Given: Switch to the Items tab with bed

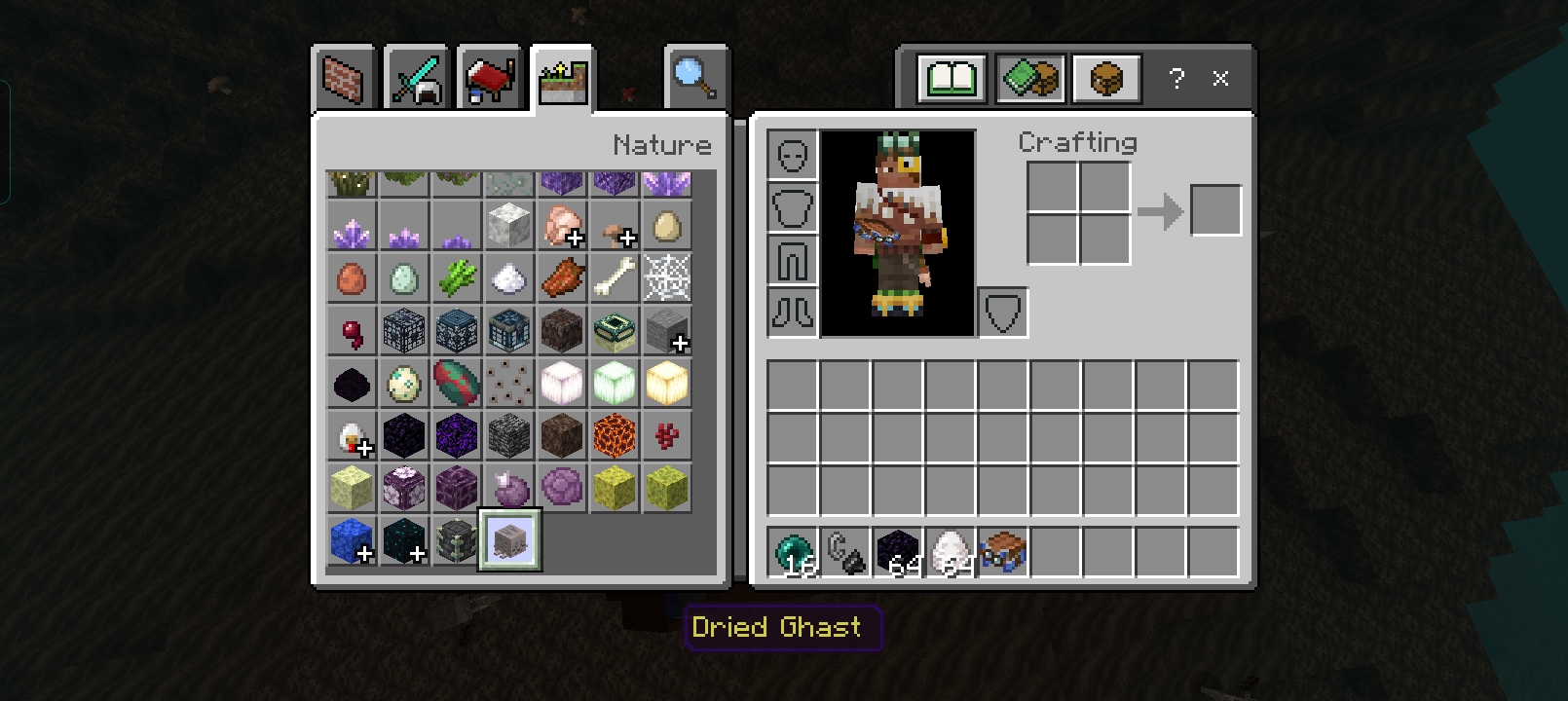Looking at the screenshot, I should click(x=489, y=79).
